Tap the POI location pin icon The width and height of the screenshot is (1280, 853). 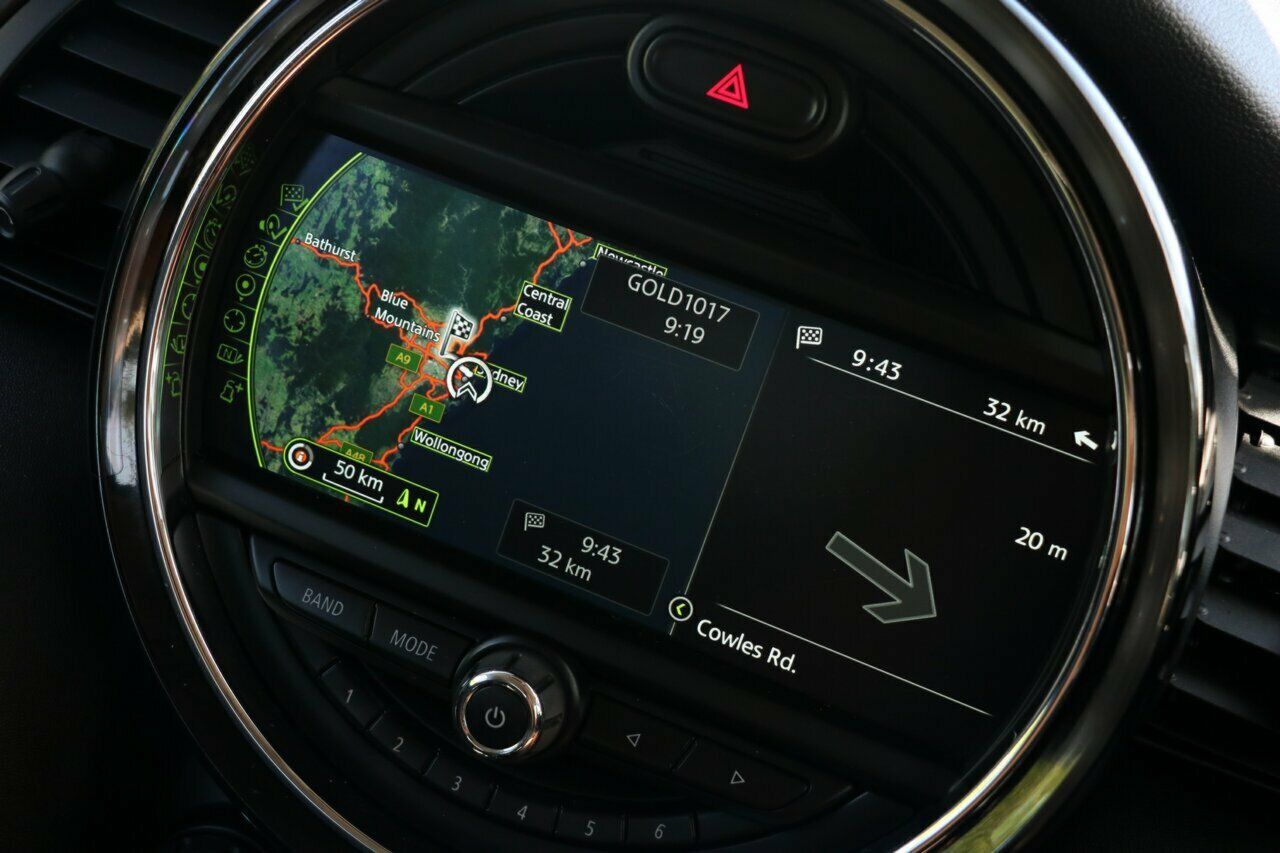click(x=245, y=286)
